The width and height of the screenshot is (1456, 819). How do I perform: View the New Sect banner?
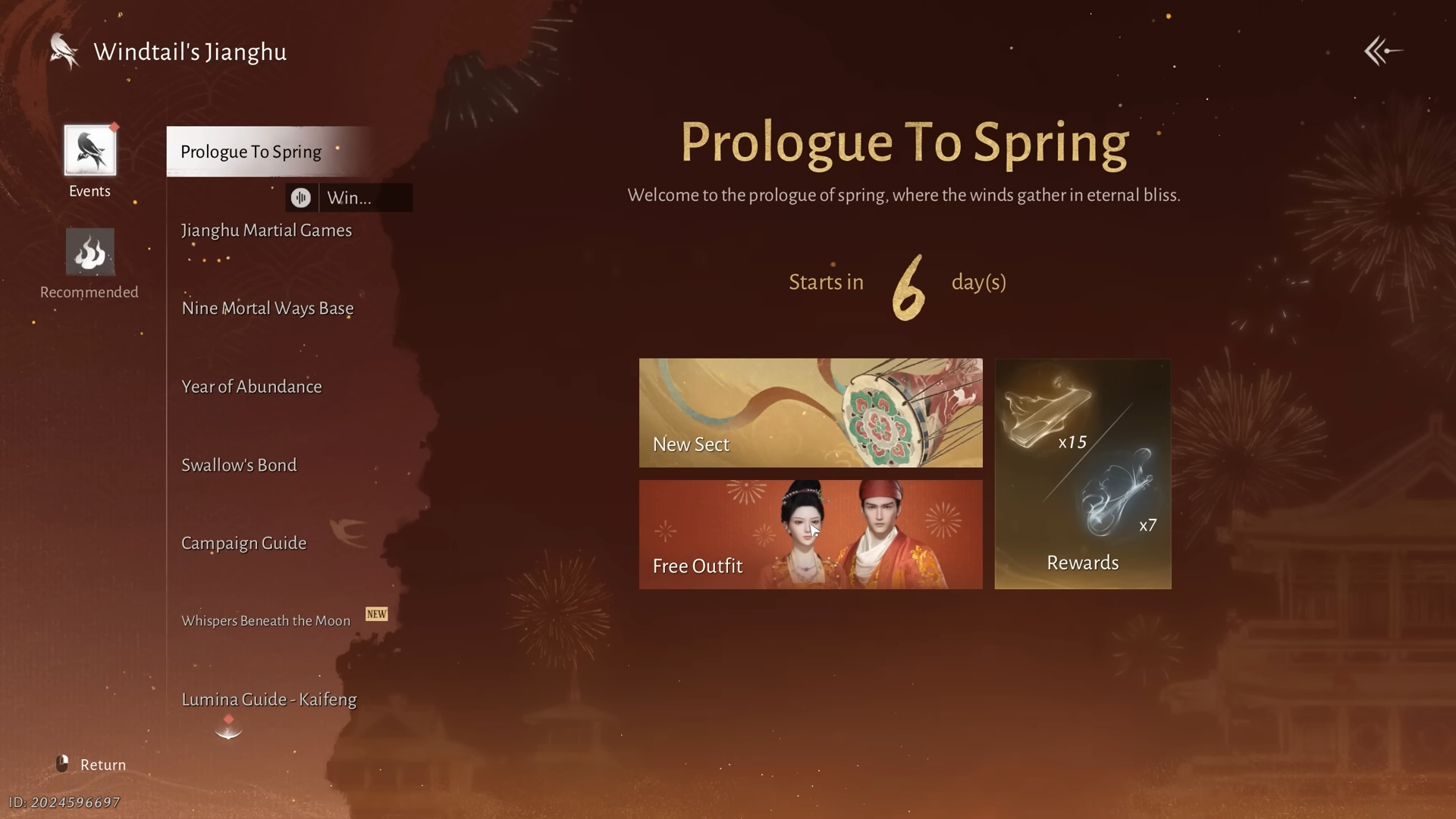[810, 413]
